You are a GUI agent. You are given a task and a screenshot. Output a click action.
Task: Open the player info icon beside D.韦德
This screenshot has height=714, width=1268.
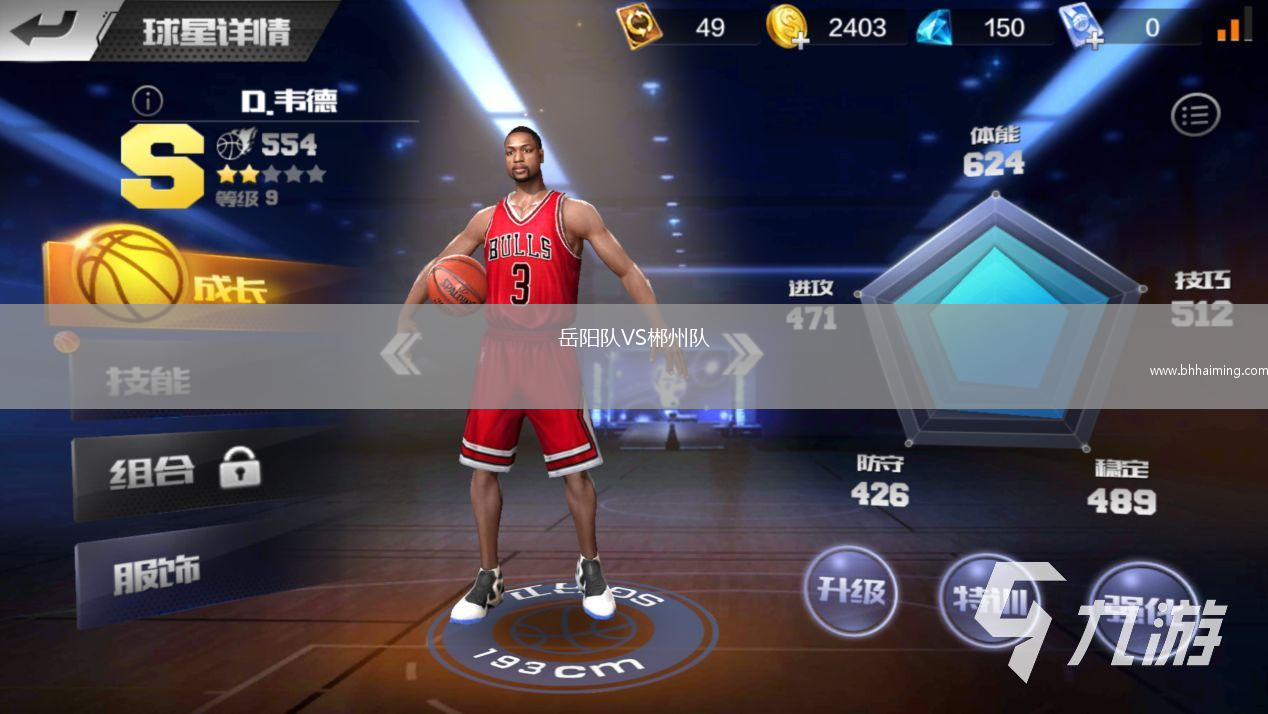tap(147, 100)
